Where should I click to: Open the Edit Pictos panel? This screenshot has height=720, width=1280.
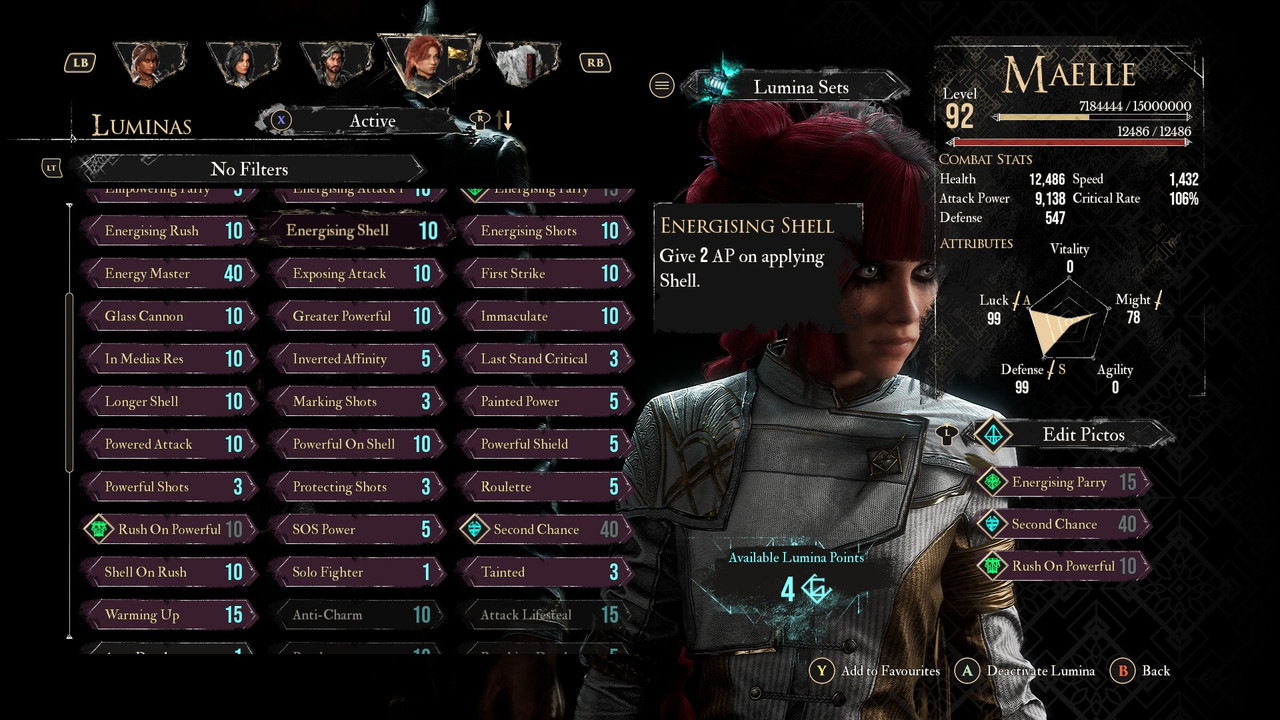(x=1082, y=435)
